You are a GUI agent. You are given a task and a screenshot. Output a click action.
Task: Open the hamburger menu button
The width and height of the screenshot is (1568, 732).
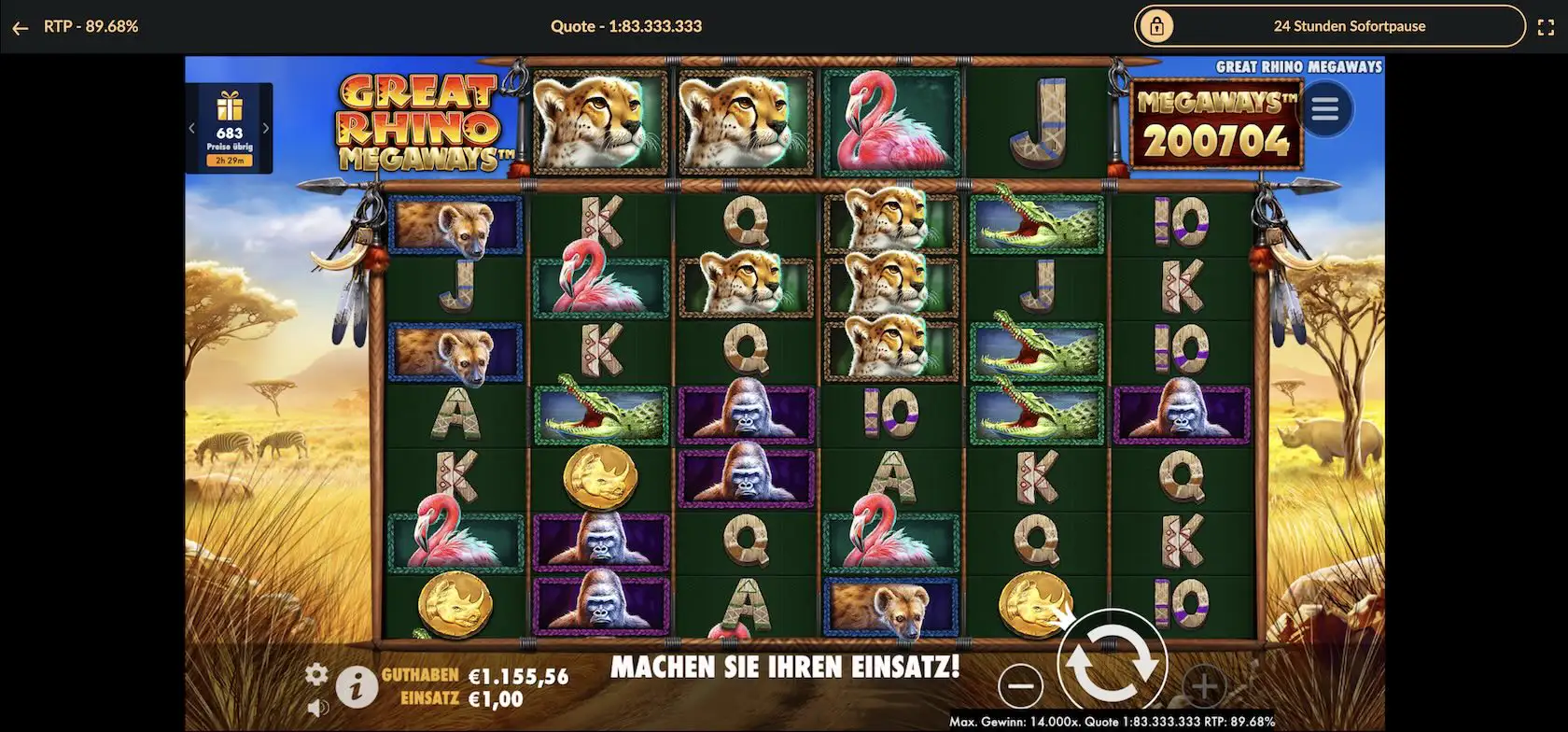[1324, 109]
